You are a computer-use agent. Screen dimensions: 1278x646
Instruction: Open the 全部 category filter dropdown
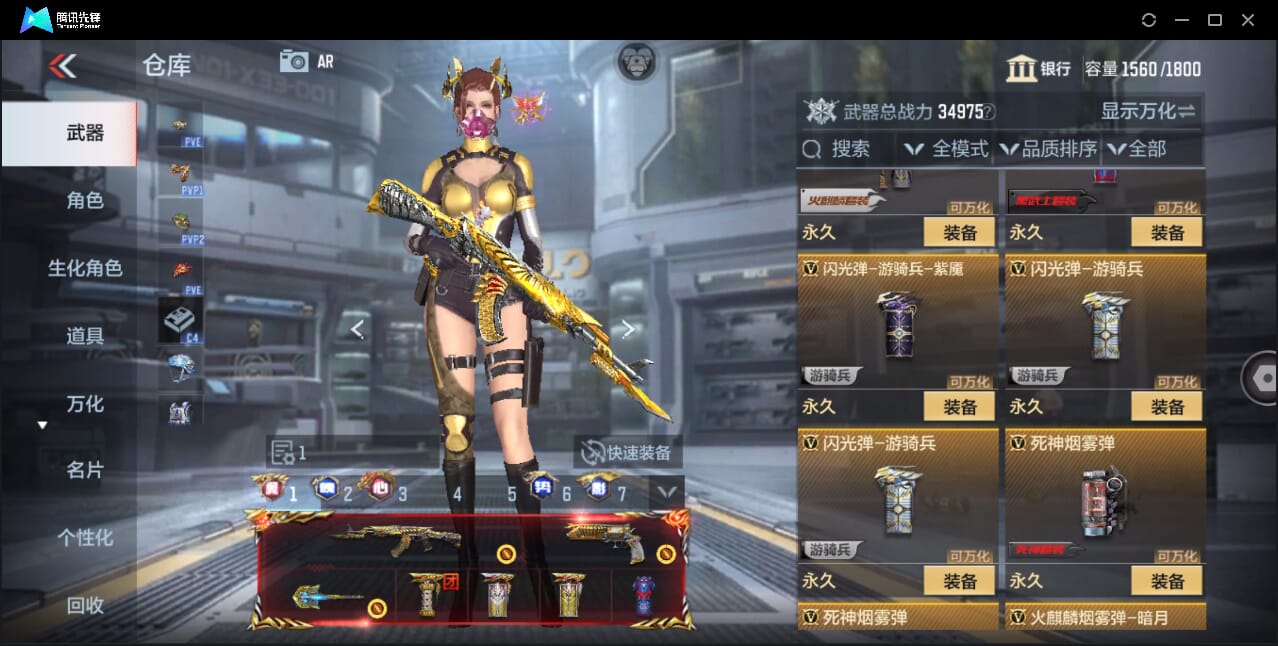[1138, 149]
